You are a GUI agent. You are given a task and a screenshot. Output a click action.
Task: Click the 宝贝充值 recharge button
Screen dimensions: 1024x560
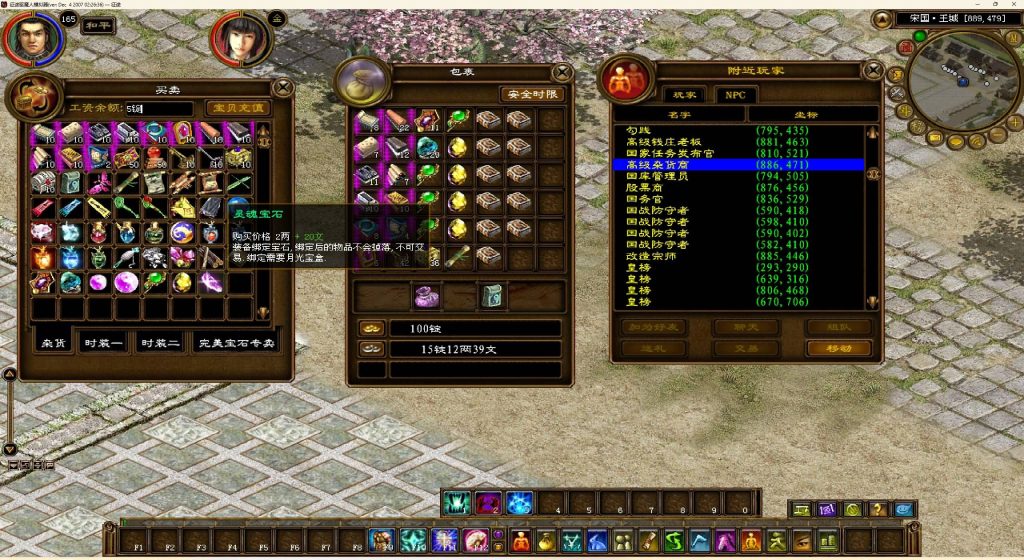point(237,107)
